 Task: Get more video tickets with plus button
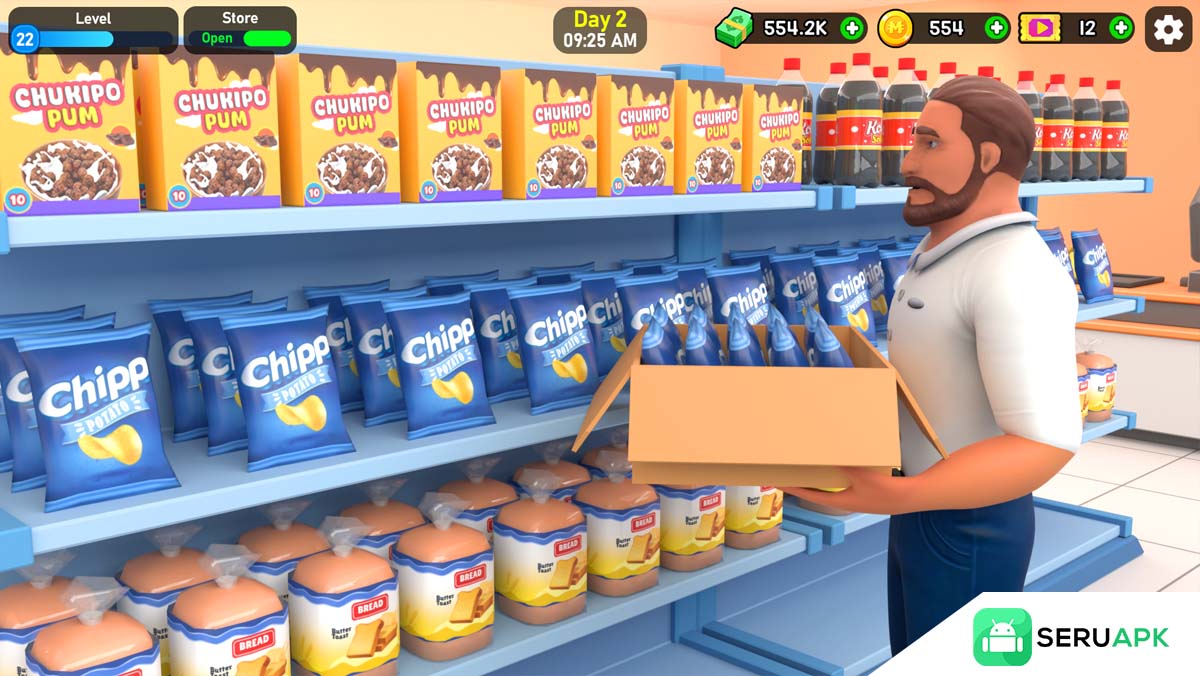[x=1121, y=28]
